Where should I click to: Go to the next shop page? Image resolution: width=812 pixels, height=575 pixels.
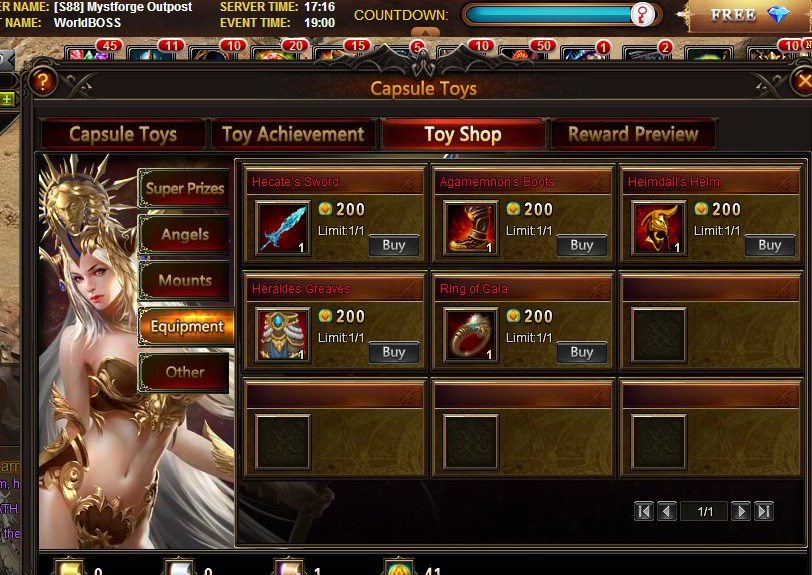click(x=741, y=511)
